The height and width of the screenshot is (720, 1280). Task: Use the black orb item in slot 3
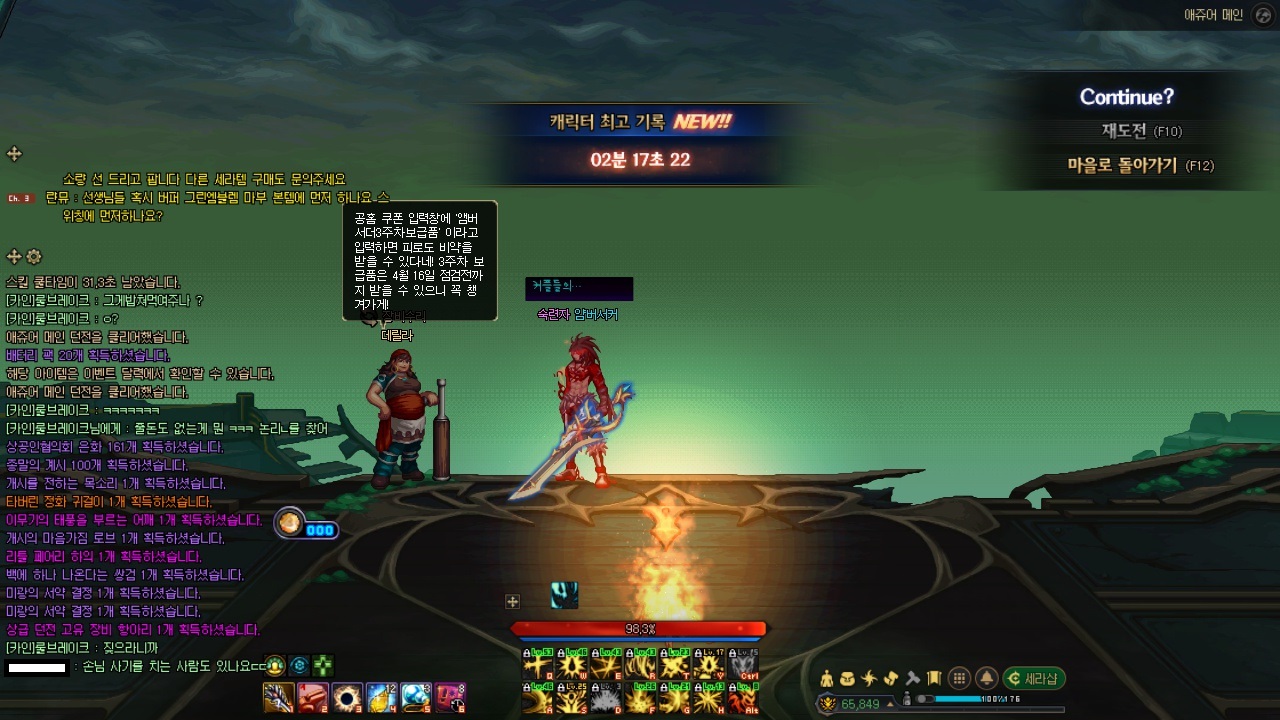click(347, 697)
